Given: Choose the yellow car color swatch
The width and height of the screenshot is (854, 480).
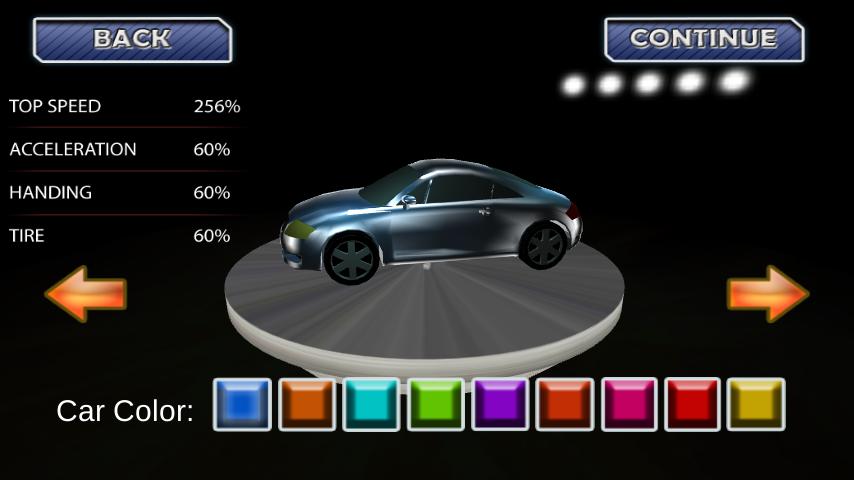Looking at the screenshot, I should tap(756, 404).
